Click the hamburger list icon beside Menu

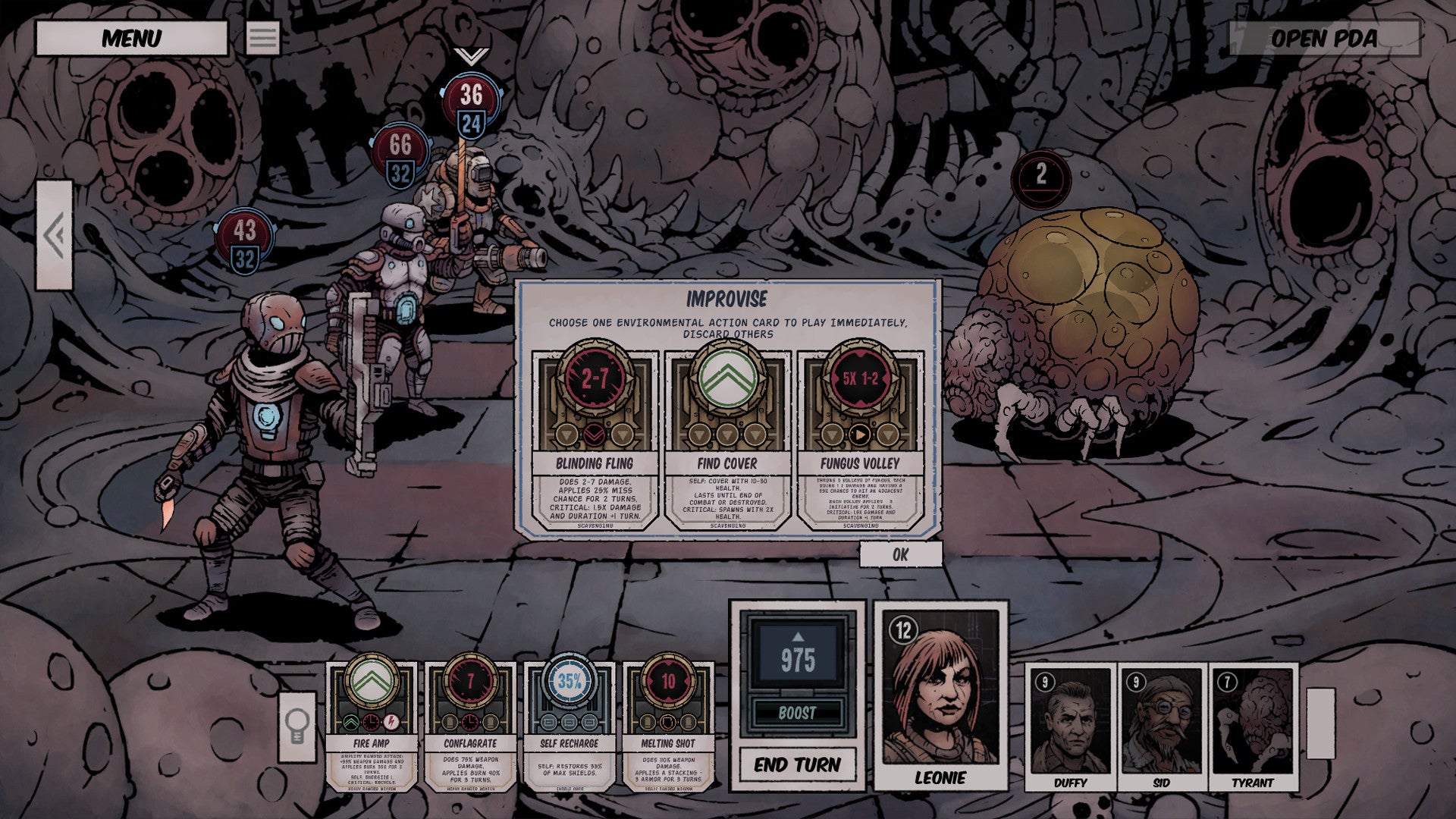(x=263, y=38)
